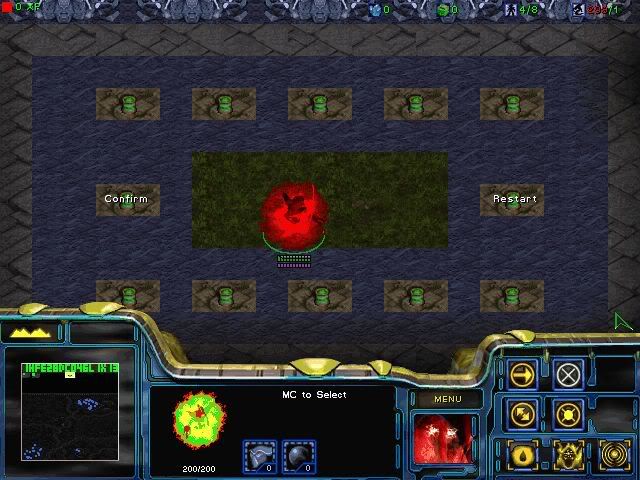
Task: Activate the Move command arrow
Action: [523, 375]
